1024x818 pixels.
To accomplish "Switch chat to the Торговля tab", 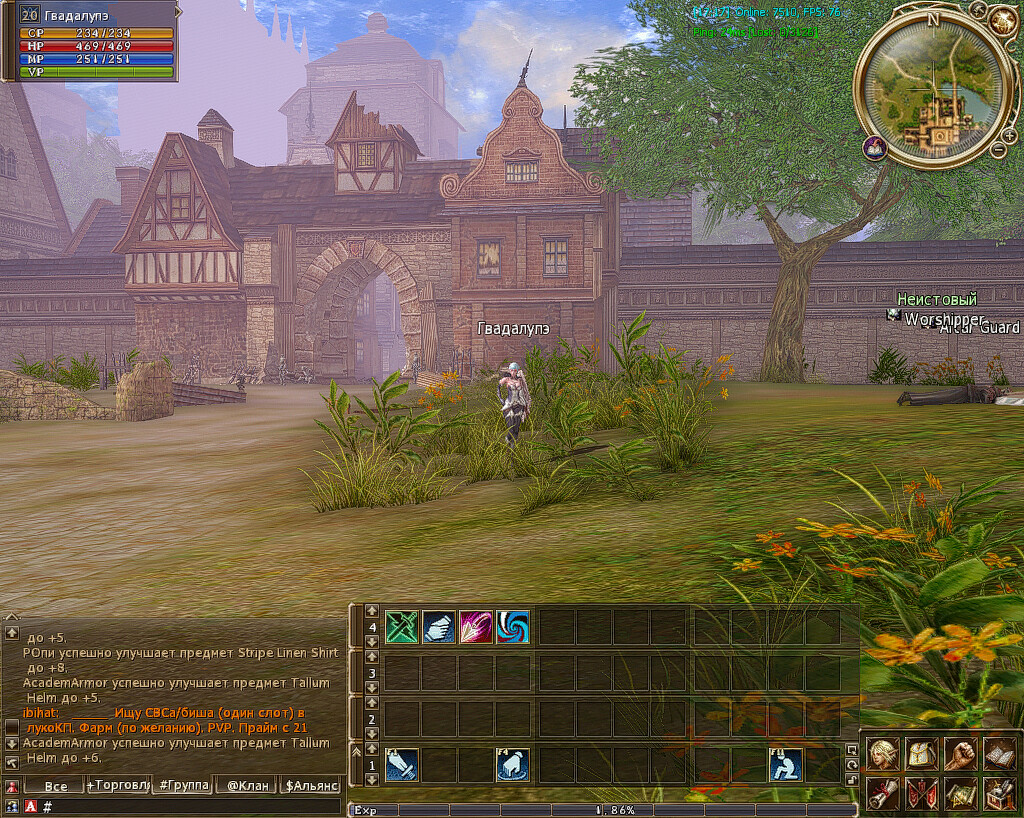I will [x=119, y=785].
